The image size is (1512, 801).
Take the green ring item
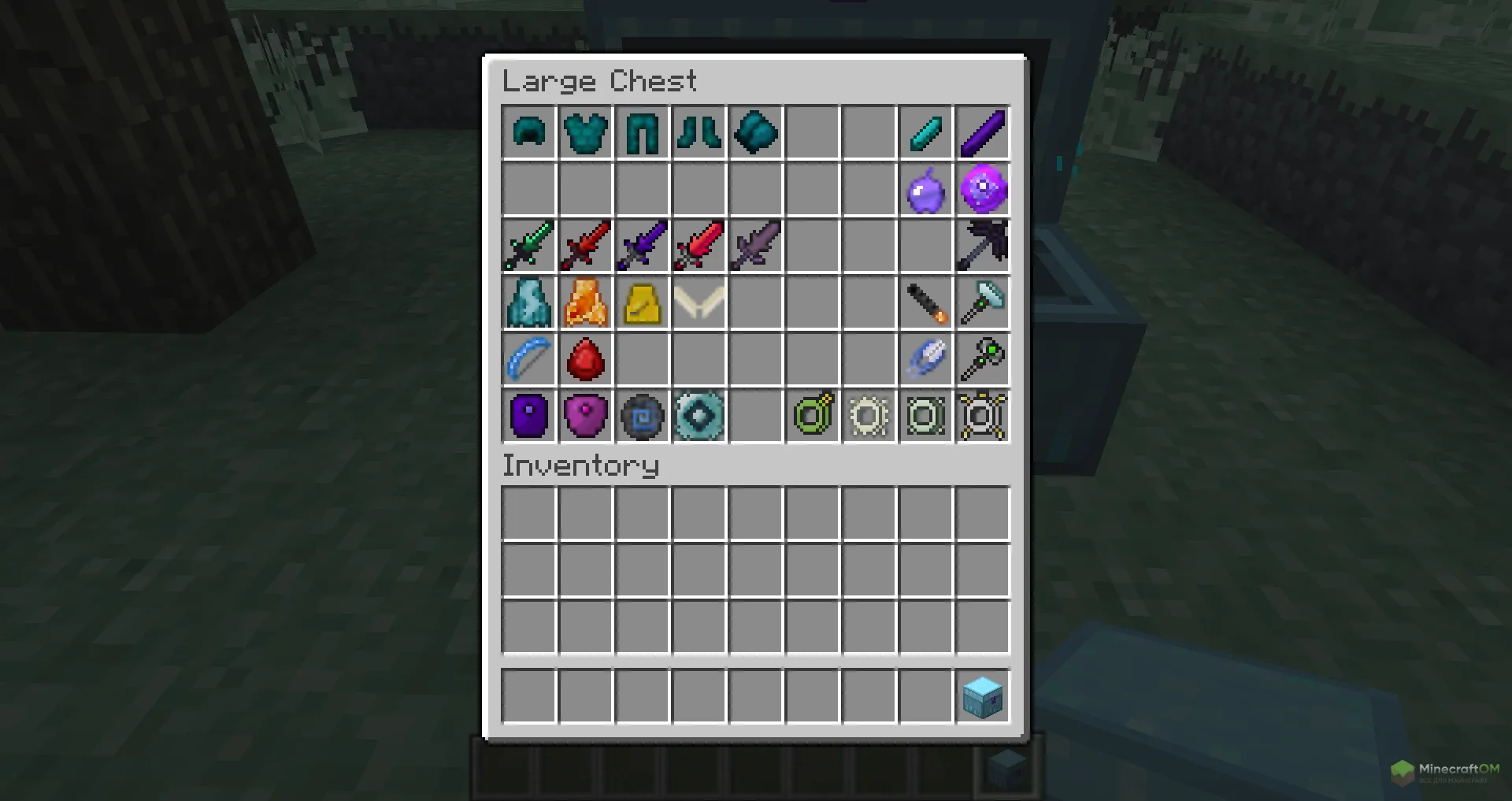813,416
